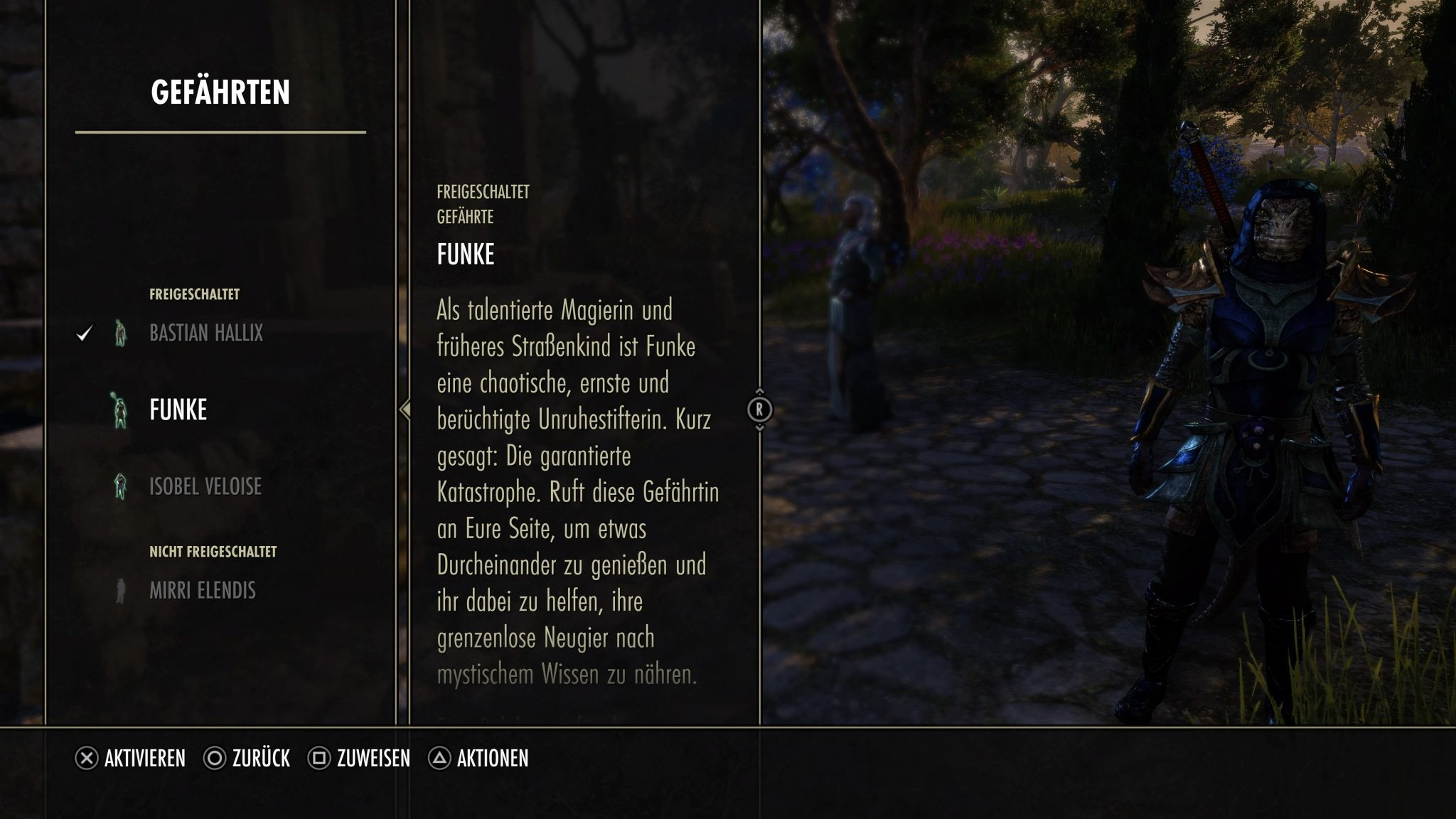Viewport: 1456px width, 819px height.
Task: Open the Gefährten menu title
Action: click(223, 90)
